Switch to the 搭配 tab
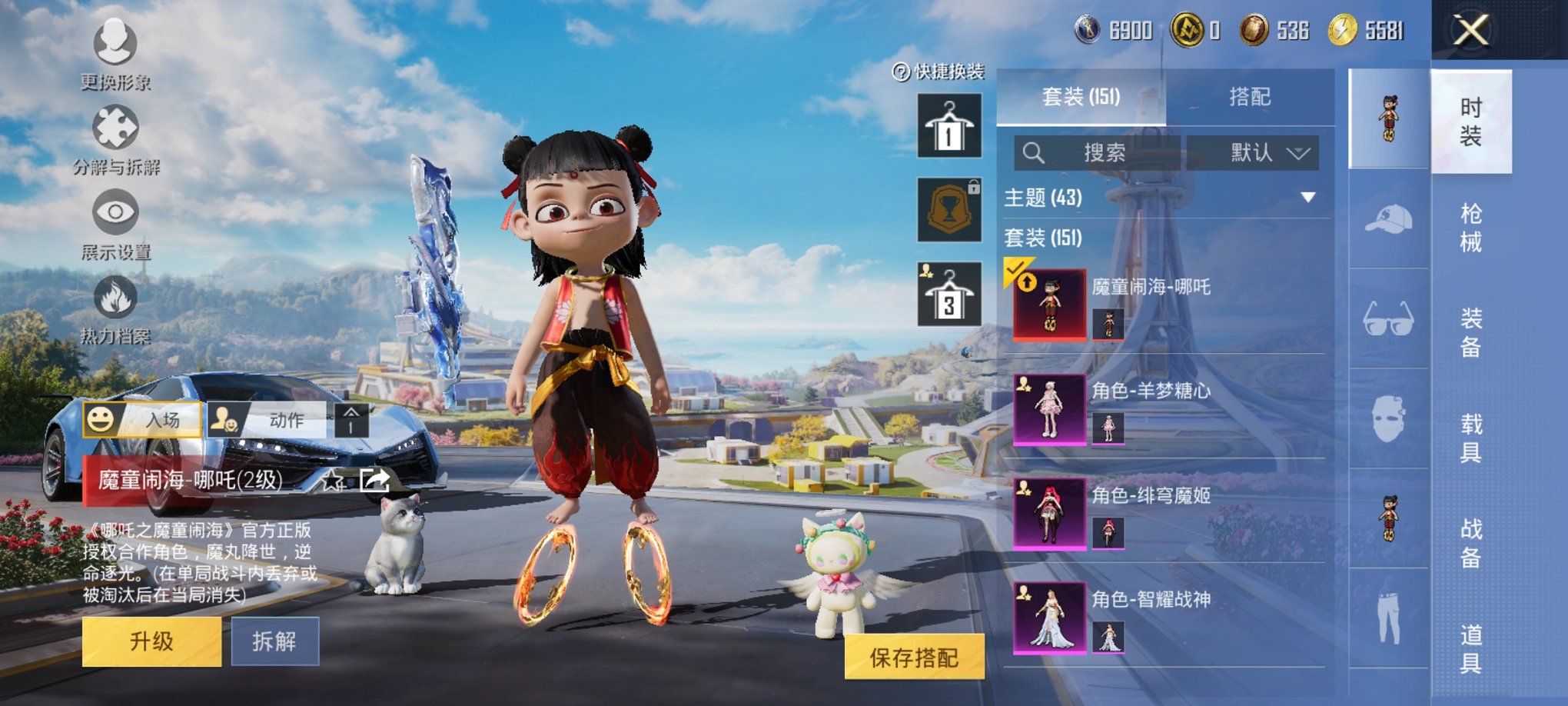Screen dimensions: 1568x706 (1250, 97)
